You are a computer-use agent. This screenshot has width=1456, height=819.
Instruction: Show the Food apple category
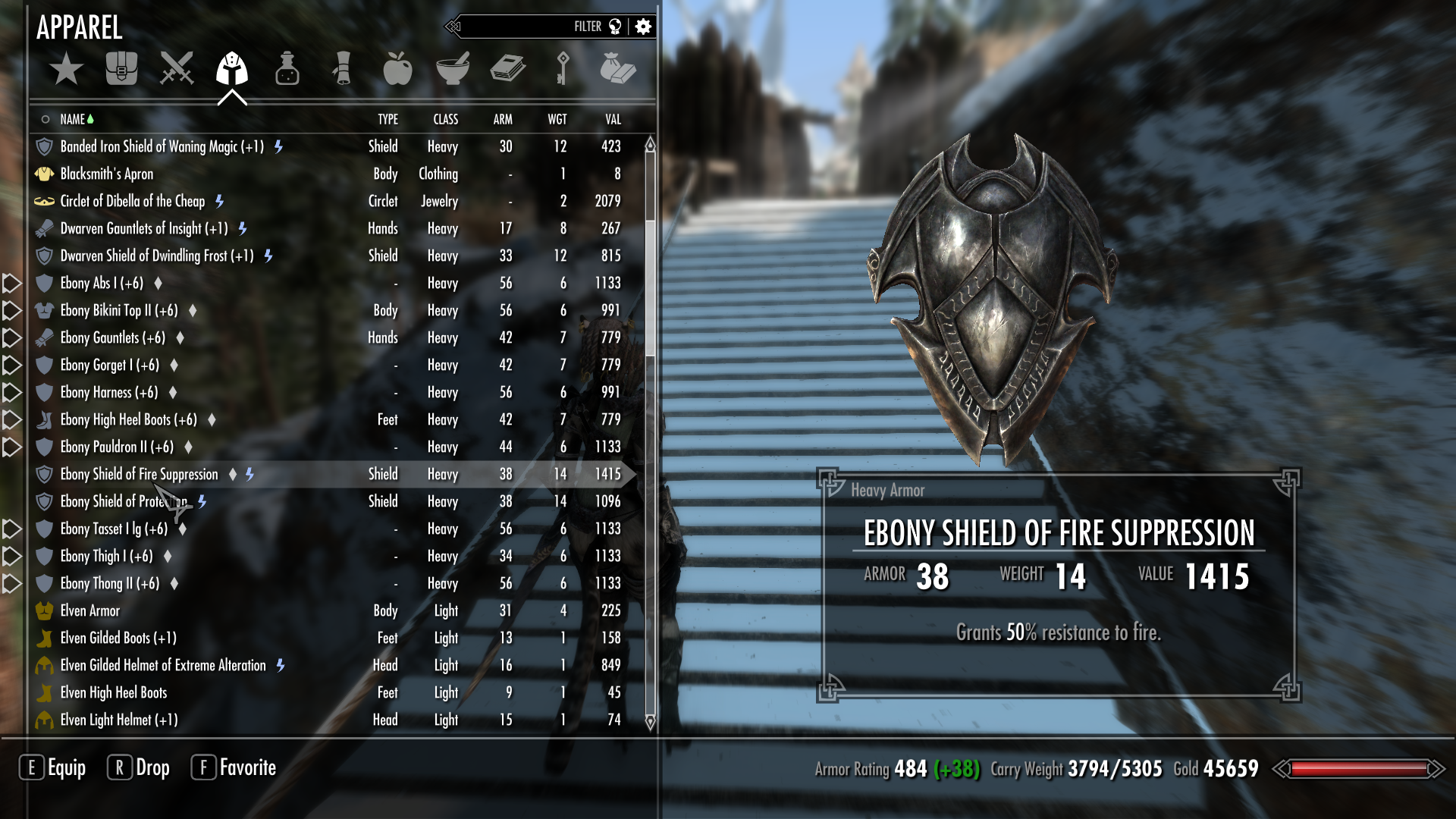pos(397,69)
